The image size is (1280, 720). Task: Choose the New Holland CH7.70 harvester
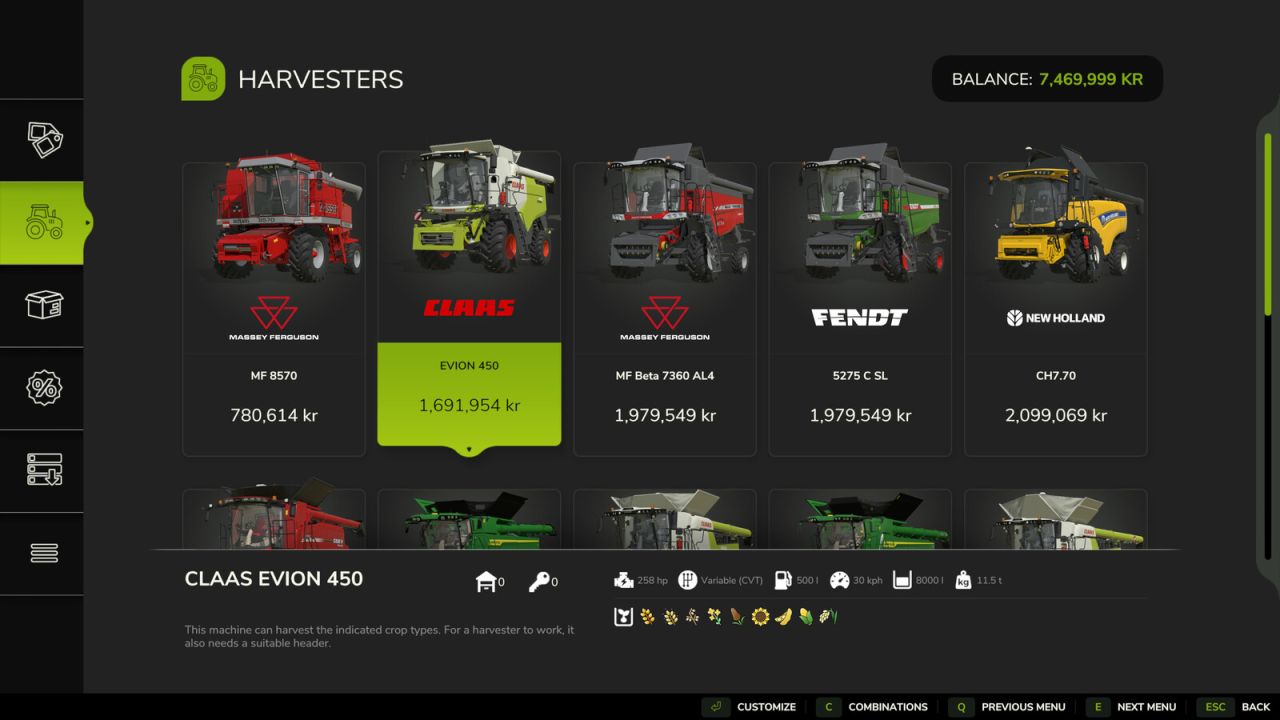point(1055,309)
